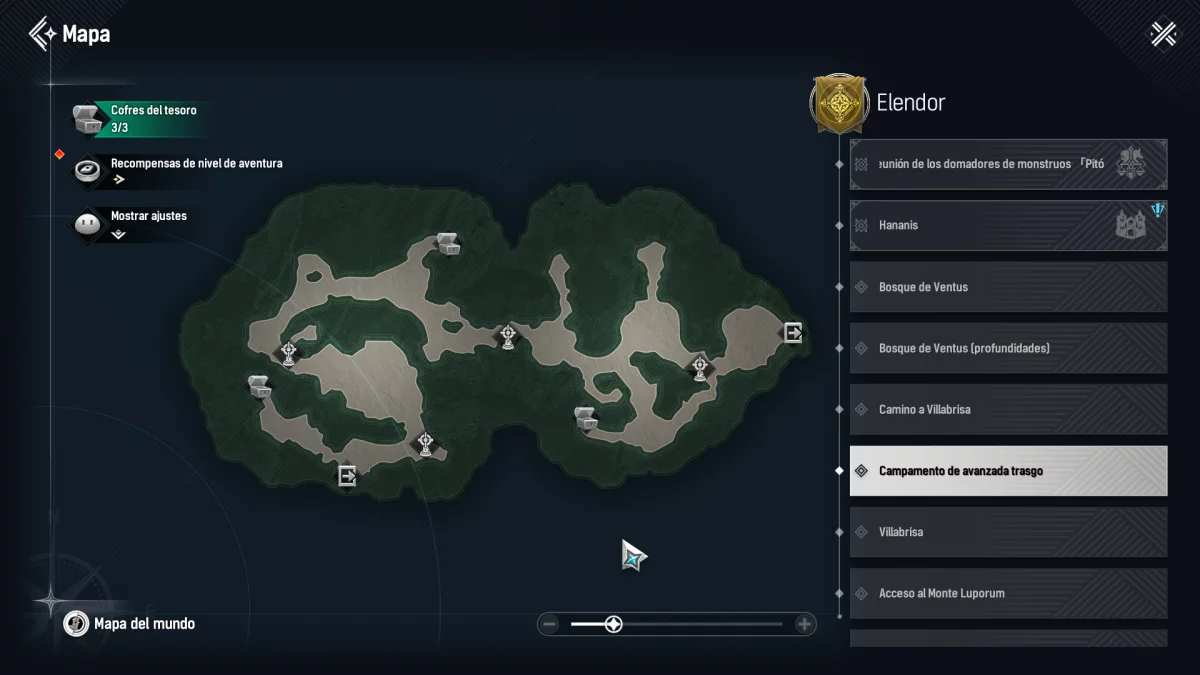Choose Bosque de Ventus (profundidades)
The width and height of the screenshot is (1200, 675).
(x=1008, y=348)
